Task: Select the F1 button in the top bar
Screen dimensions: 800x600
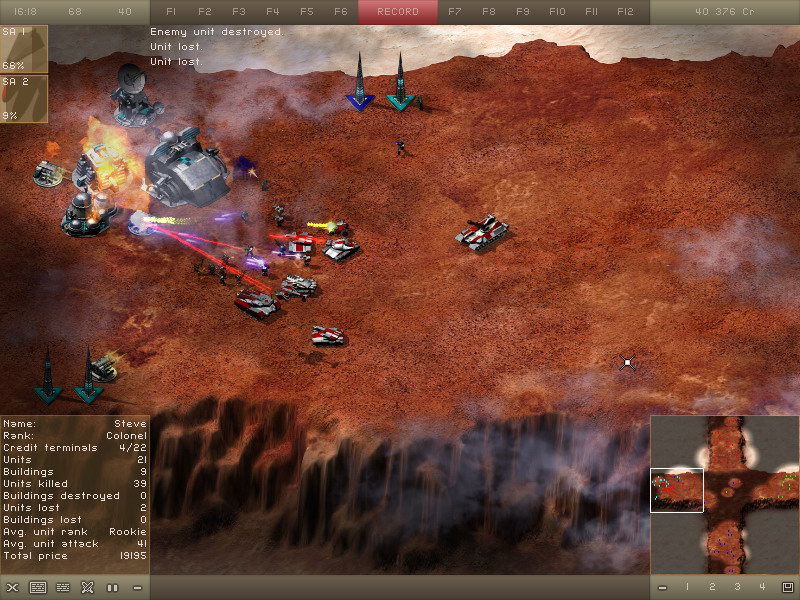Action: click(x=171, y=12)
